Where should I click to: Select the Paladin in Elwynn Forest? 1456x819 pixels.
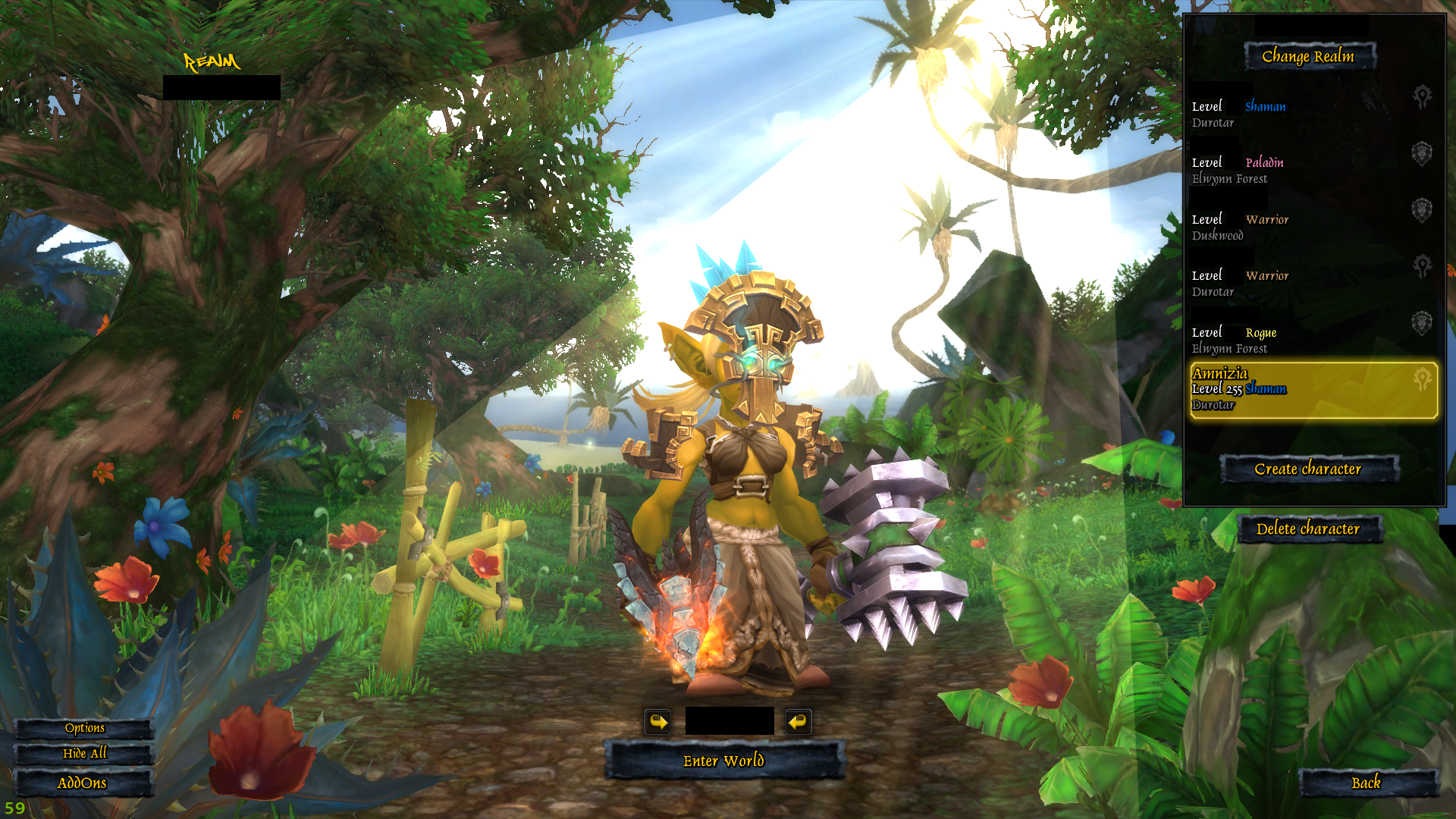[x=1312, y=167]
